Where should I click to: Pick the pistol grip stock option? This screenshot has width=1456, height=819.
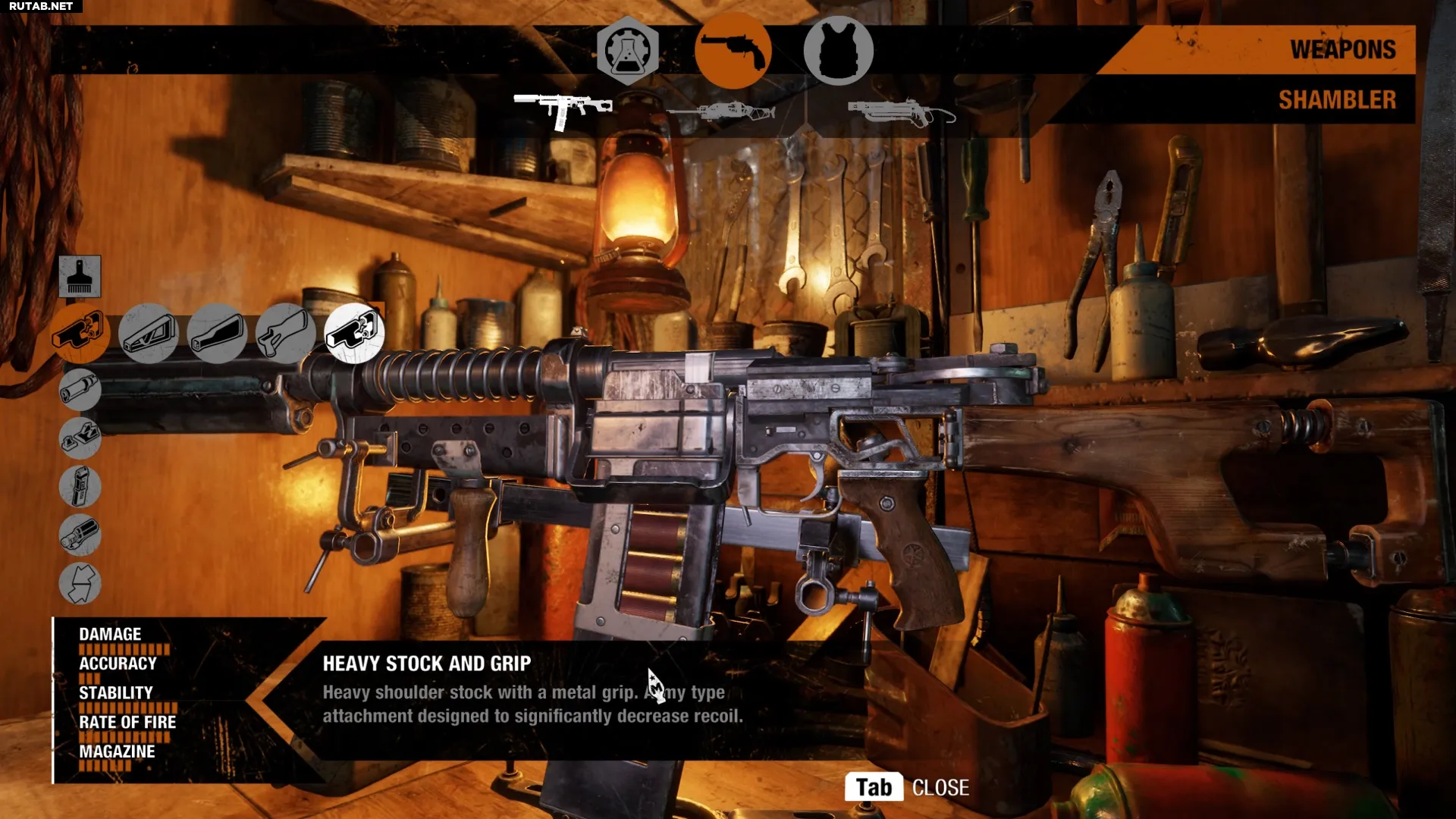(286, 334)
